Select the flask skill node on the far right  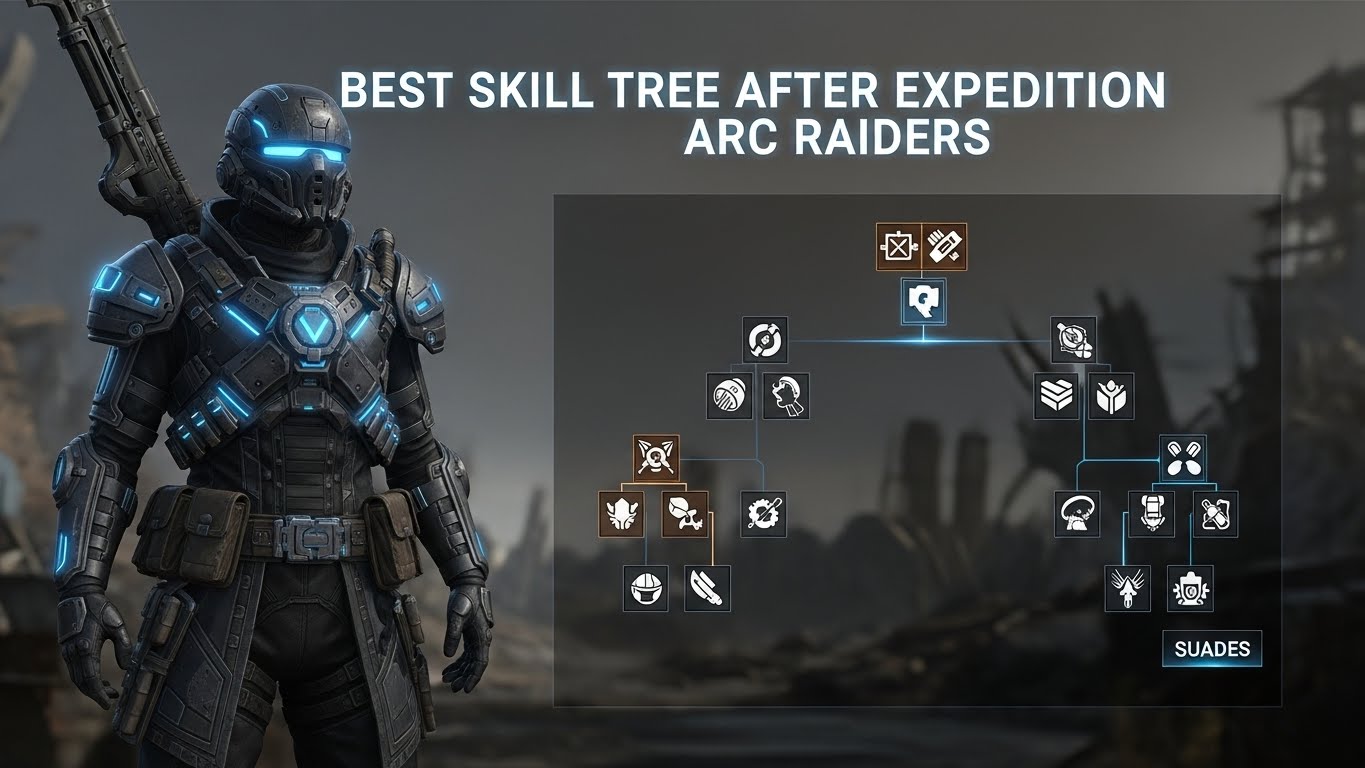coord(1214,512)
